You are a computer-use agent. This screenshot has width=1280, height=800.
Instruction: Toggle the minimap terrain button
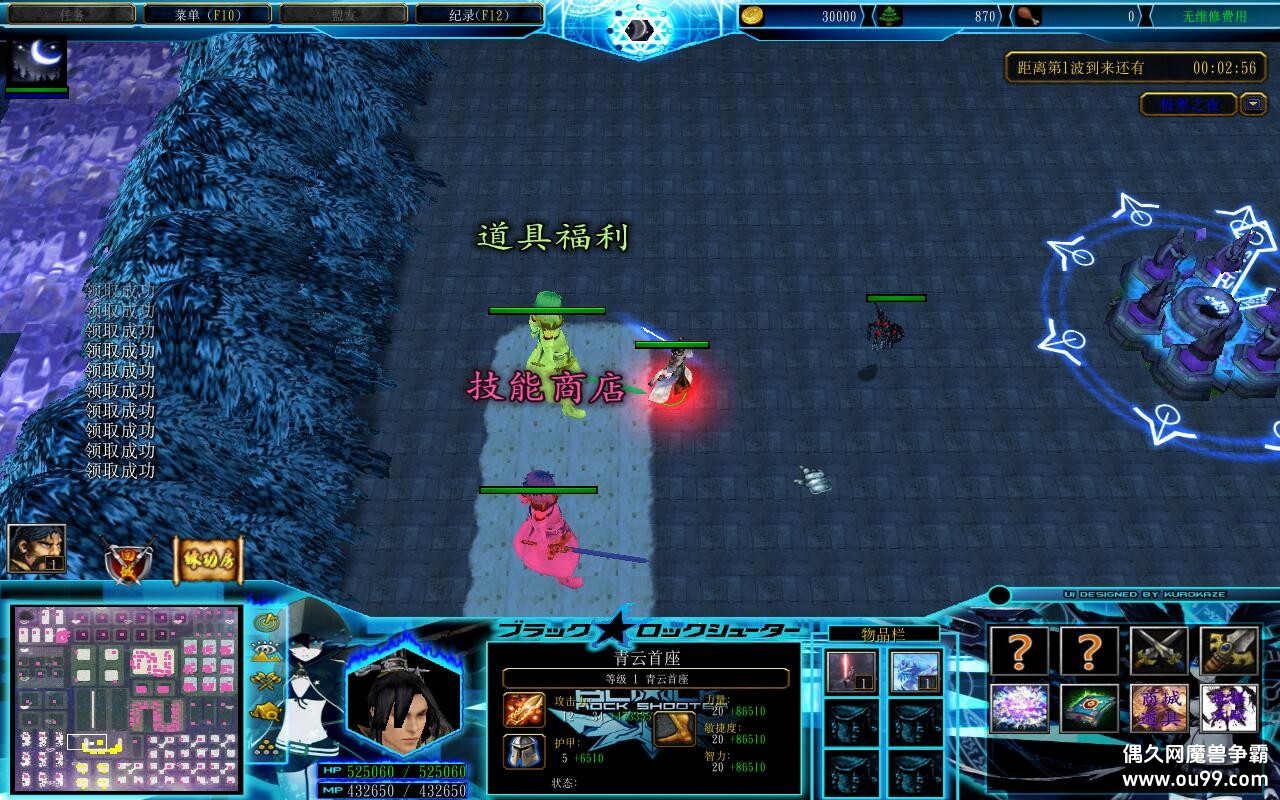click(x=266, y=652)
